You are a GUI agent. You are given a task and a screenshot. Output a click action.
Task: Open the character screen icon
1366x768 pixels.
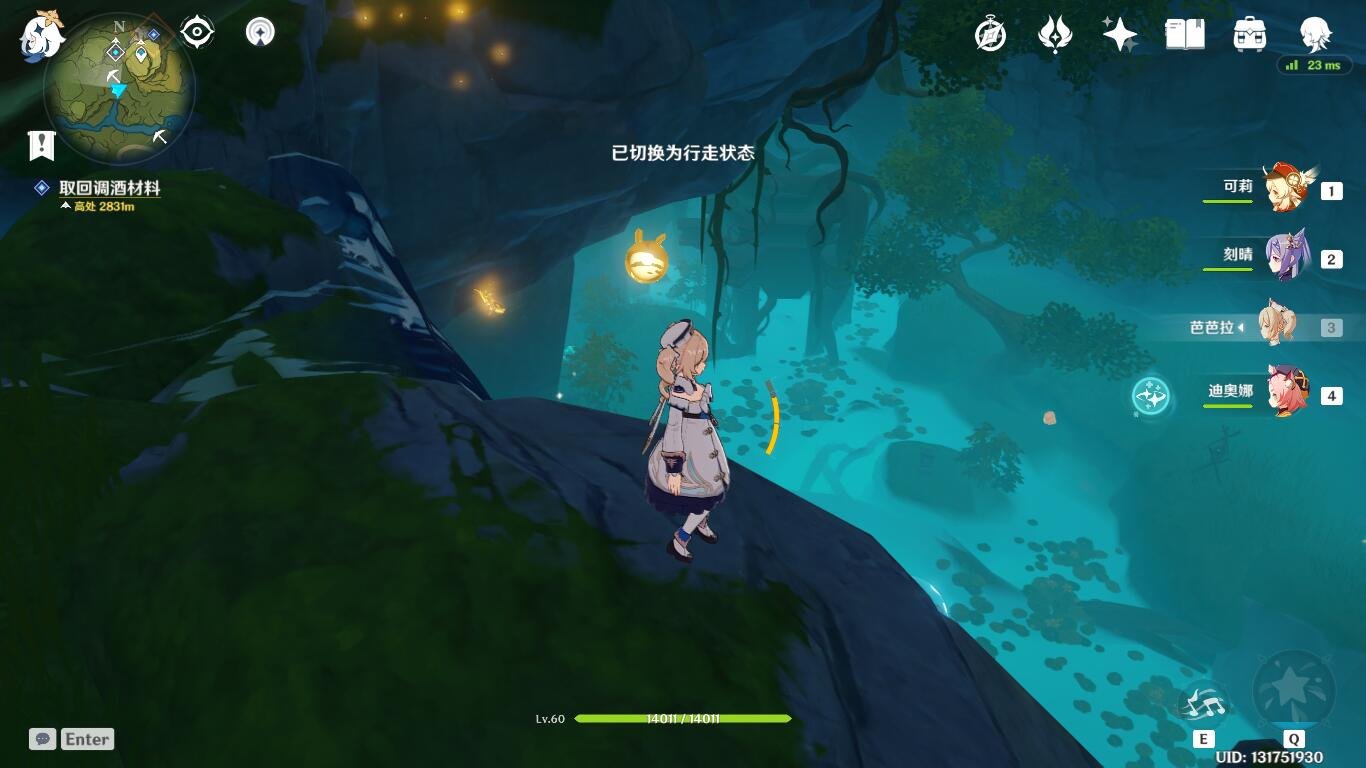[1314, 36]
